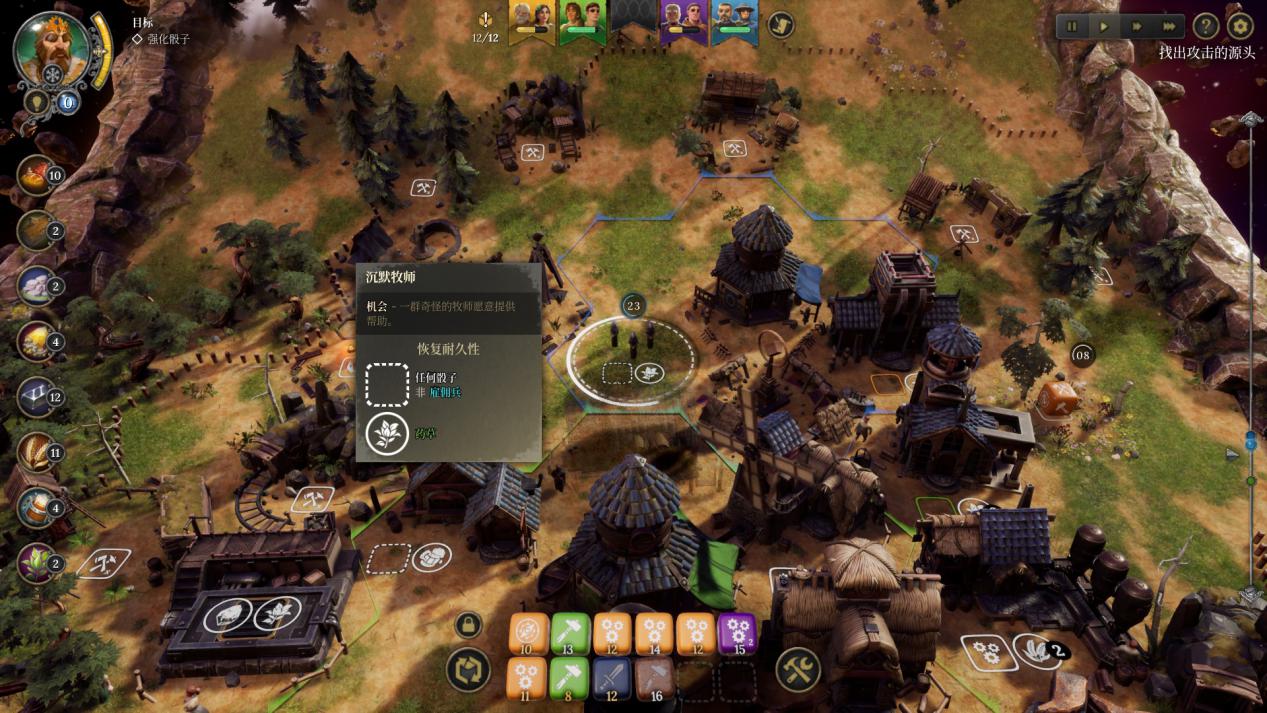Open the hammer and wrench build menu
Screen dimensions: 1267x713
(798, 669)
